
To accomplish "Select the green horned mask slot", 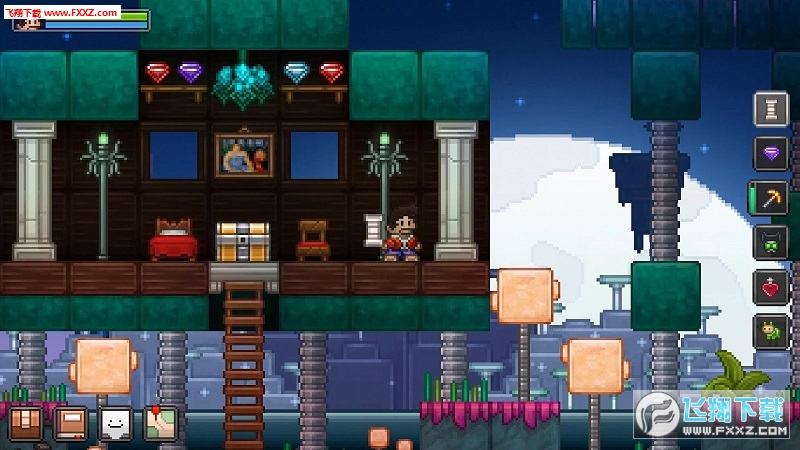I will [x=770, y=243].
